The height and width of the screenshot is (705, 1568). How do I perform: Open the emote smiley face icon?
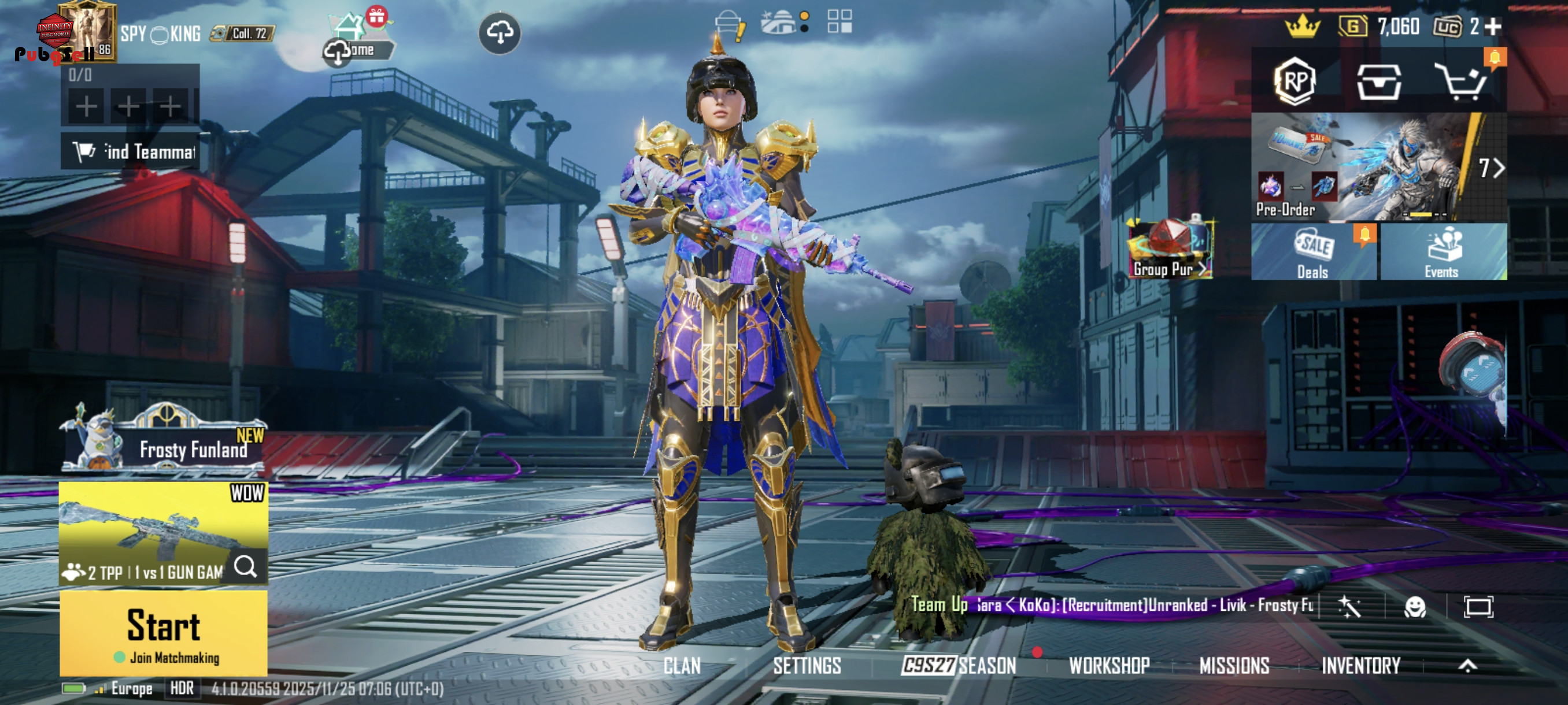pos(1415,606)
